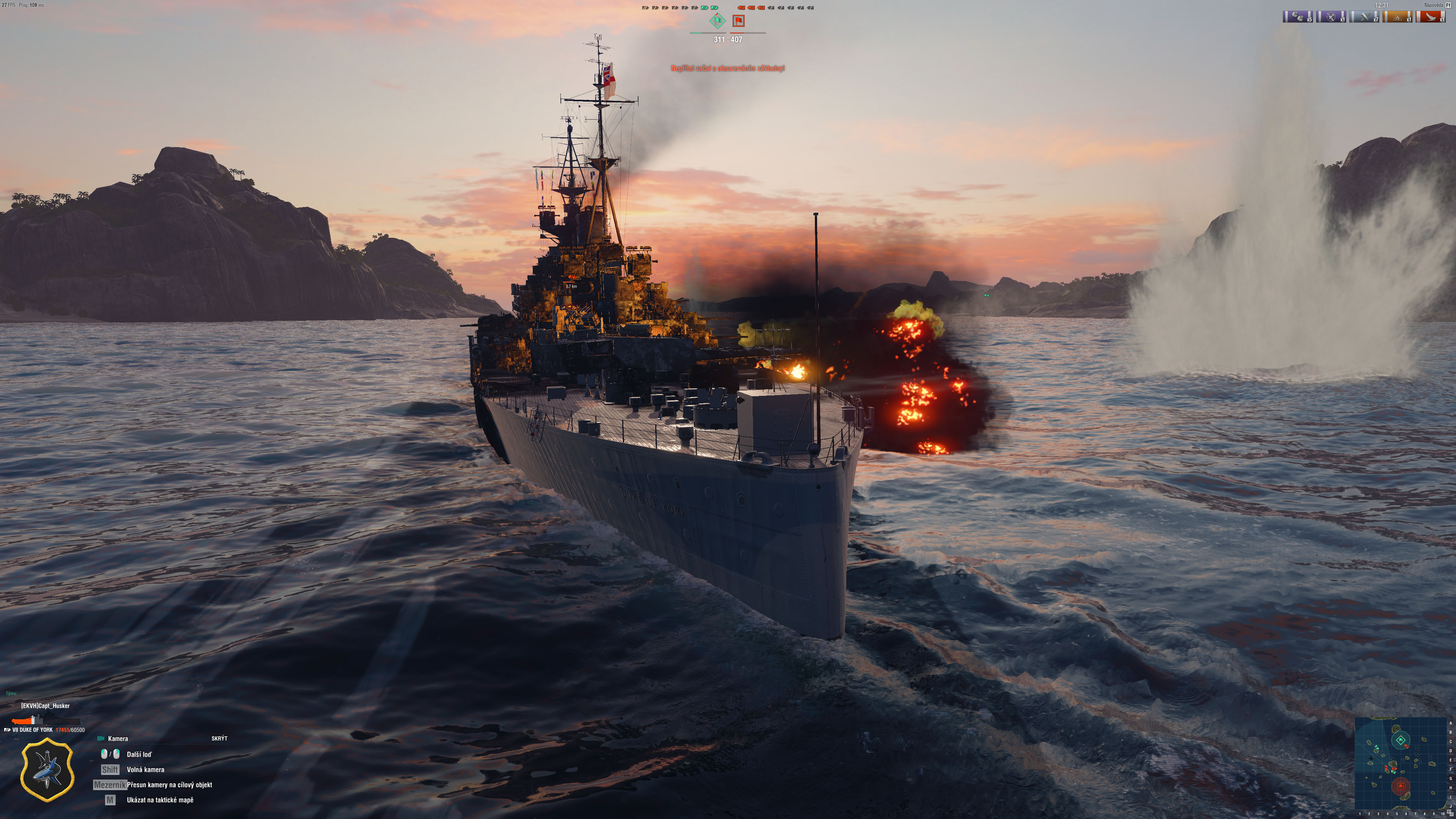Select the purple aircraft crosshair ribbon

1331,16
